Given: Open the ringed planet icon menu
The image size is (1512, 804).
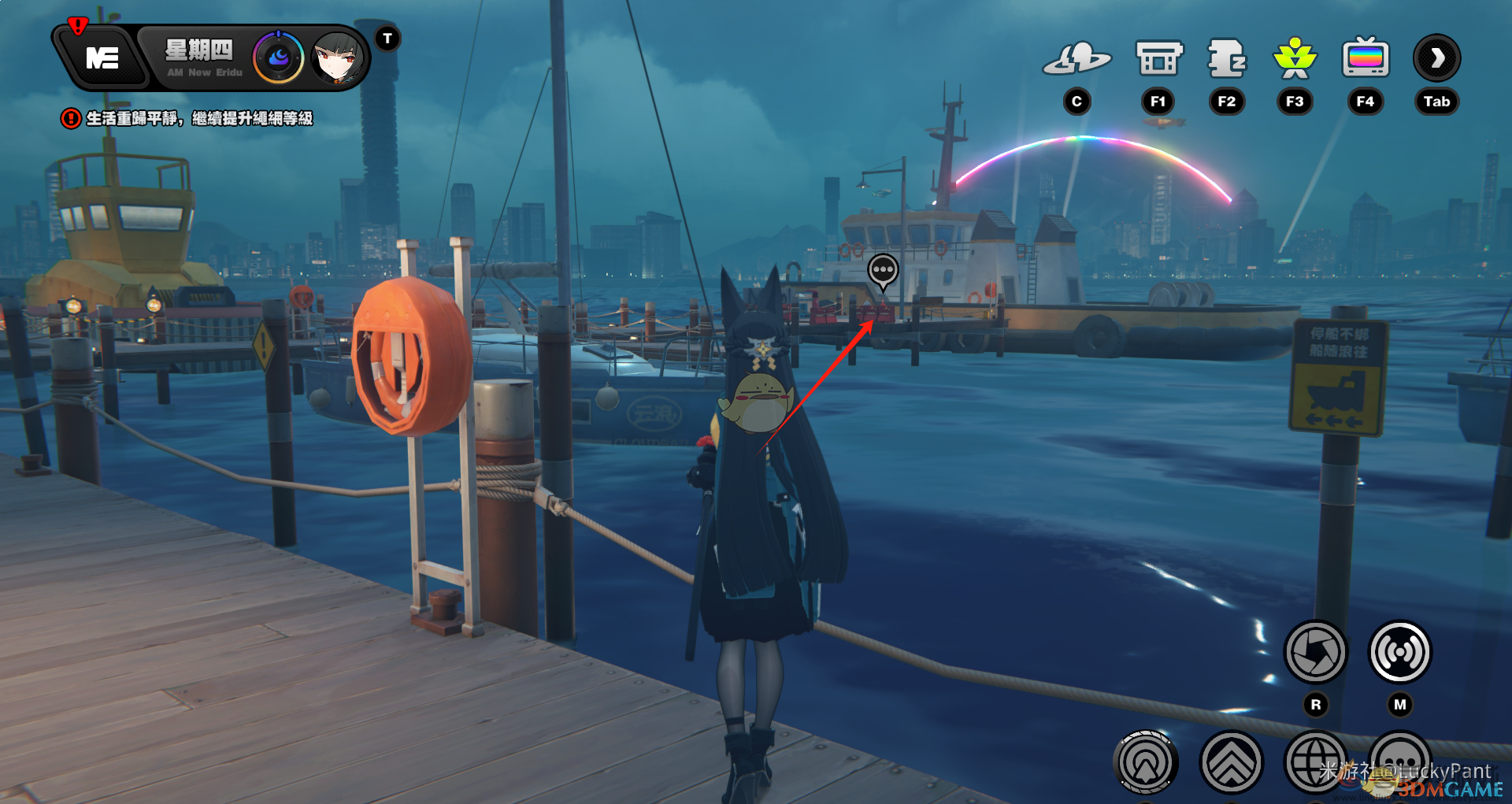Looking at the screenshot, I should point(1077,58).
